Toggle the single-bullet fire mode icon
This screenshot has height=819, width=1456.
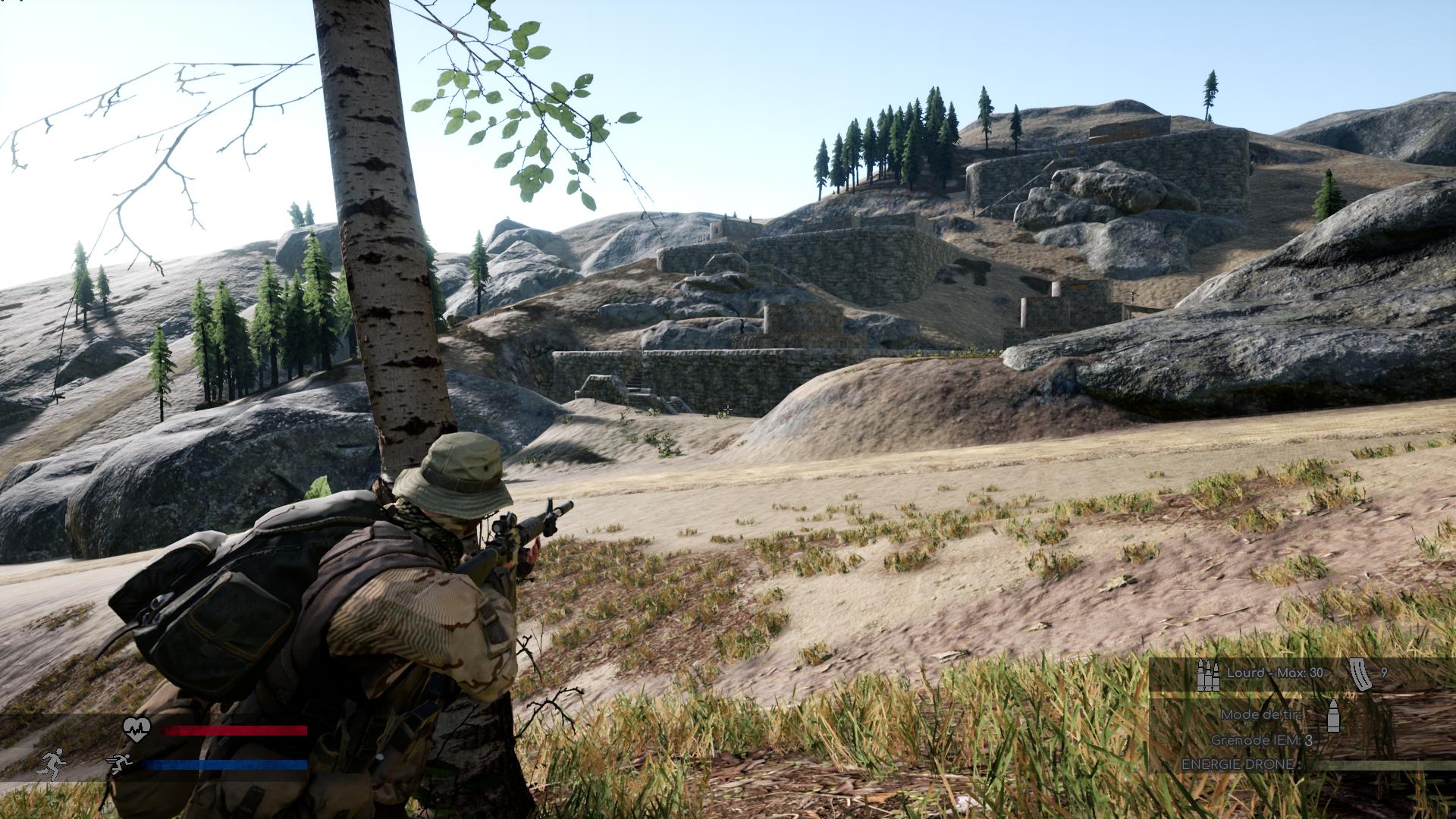pos(1333,716)
